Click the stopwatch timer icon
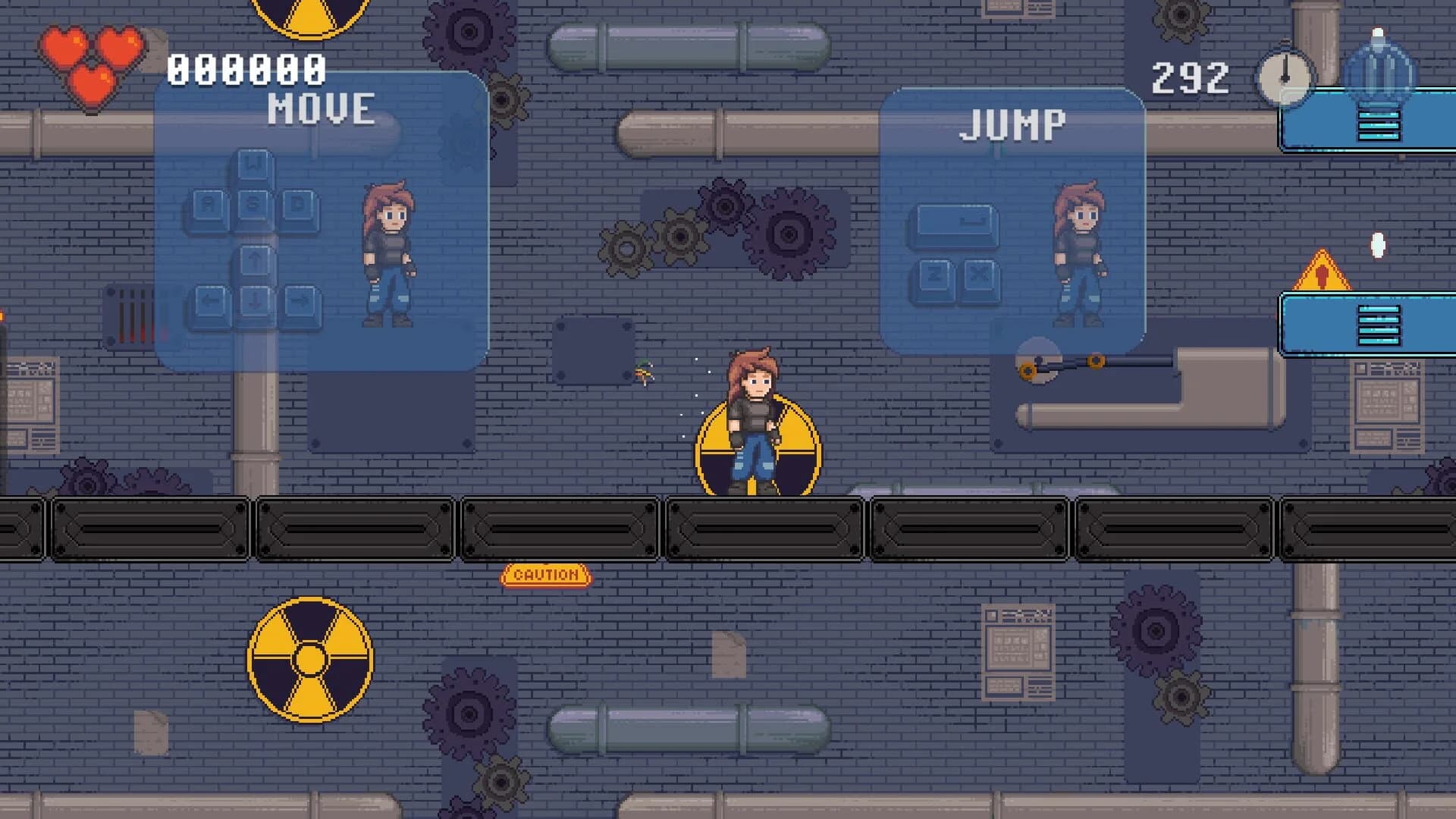 point(1284,78)
